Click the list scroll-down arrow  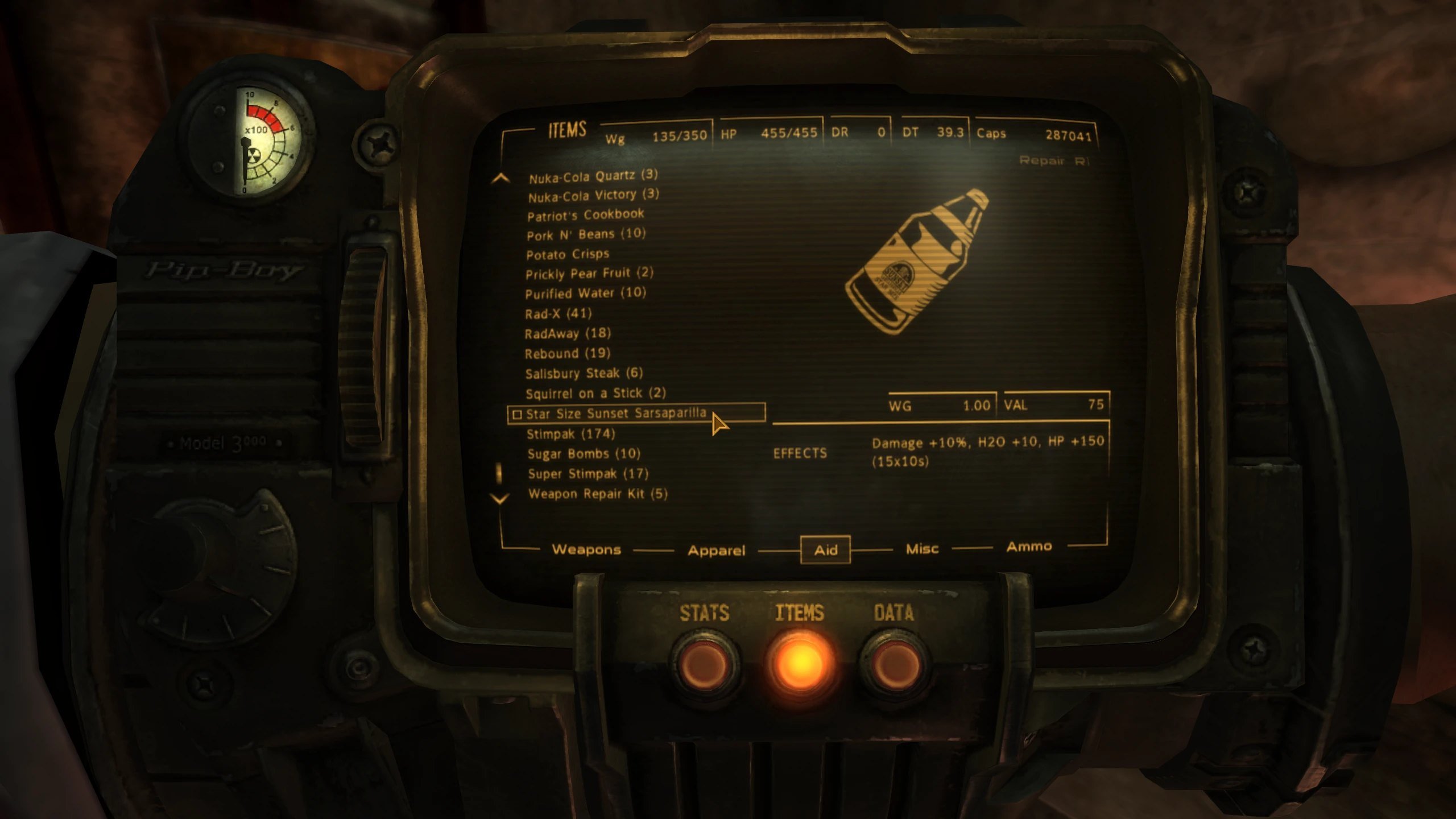[499, 499]
